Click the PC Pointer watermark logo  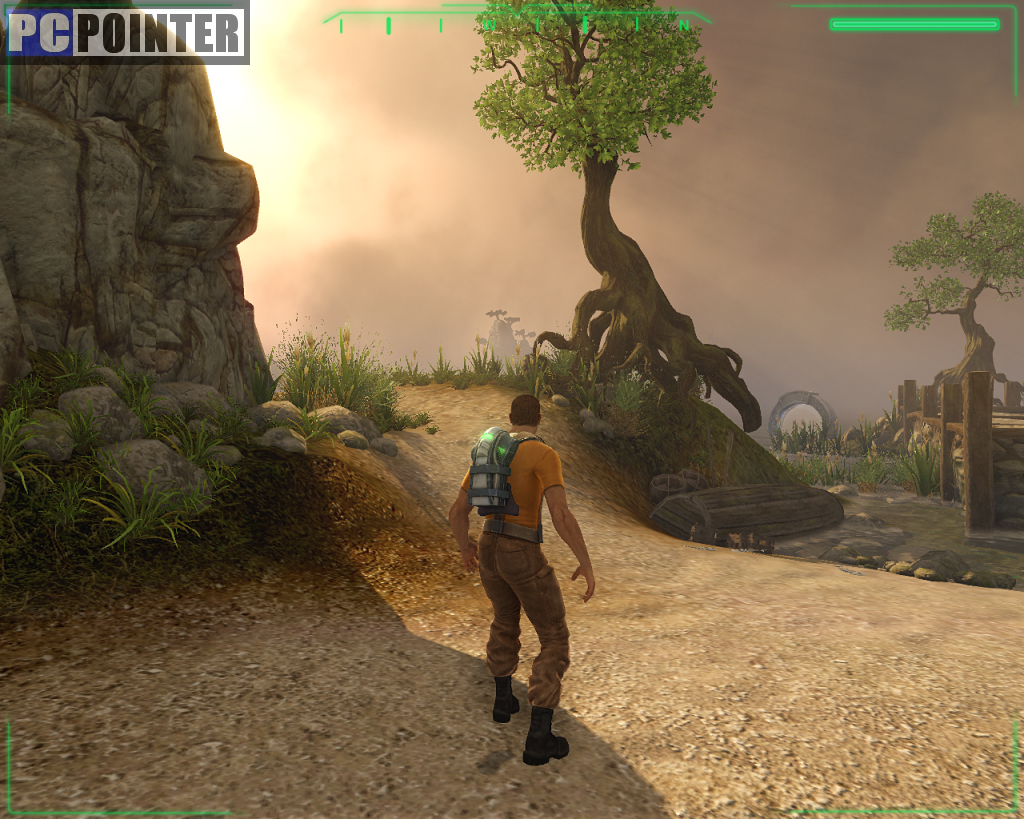pyautogui.click(x=126, y=32)
